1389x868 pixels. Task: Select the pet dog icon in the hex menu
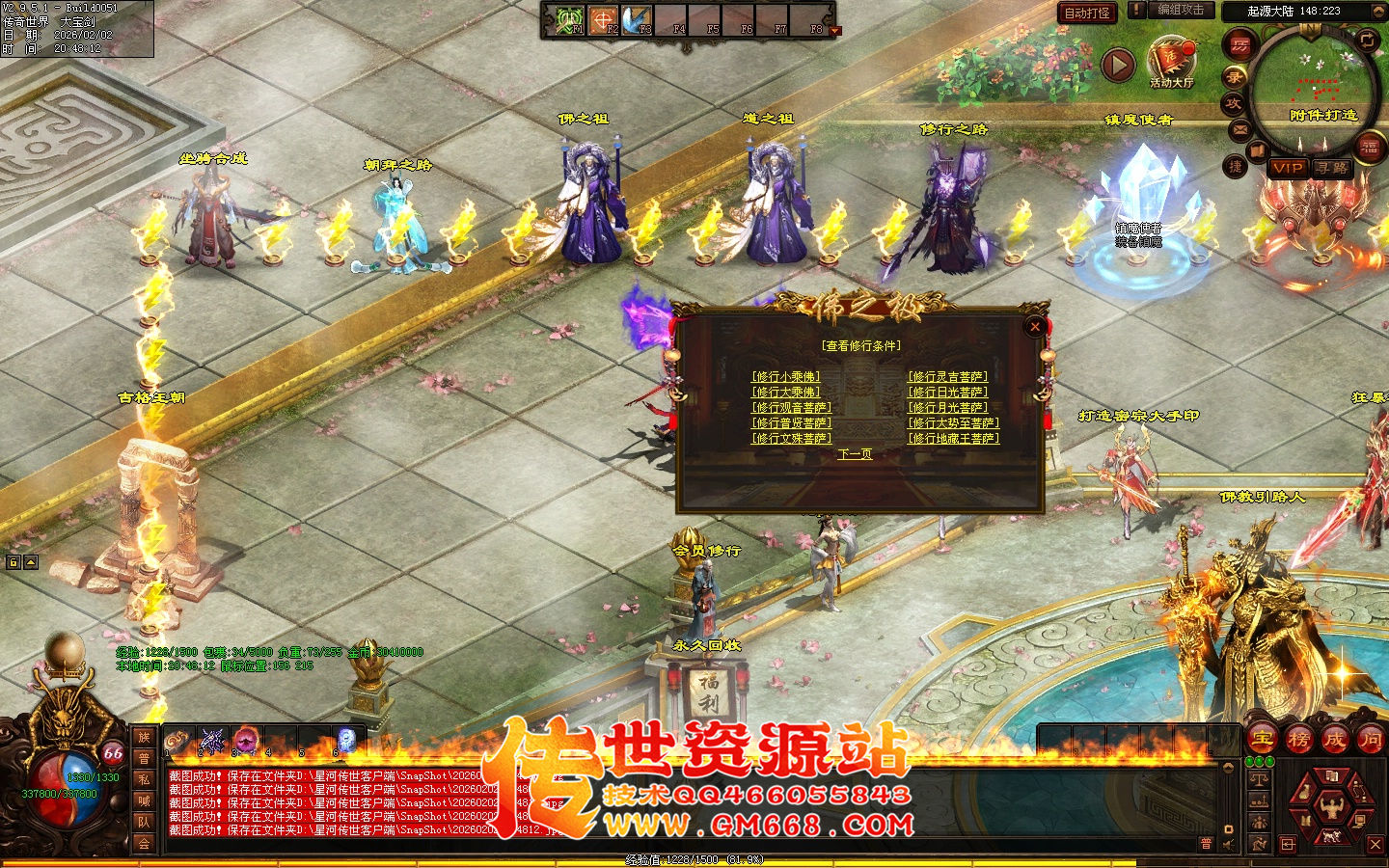(x=1331, y=835)
